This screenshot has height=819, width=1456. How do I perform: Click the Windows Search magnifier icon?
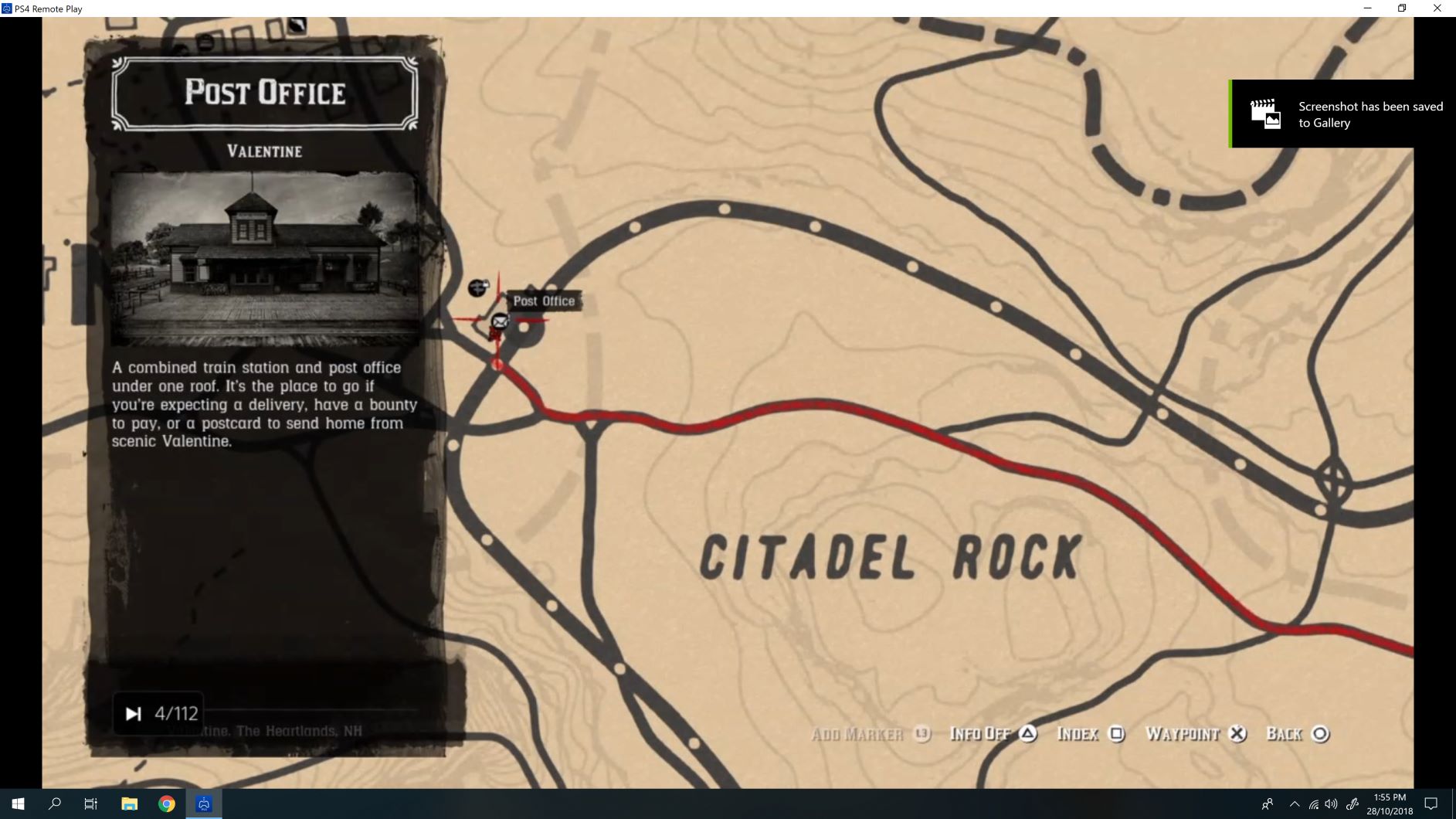(x=54, y=804)
